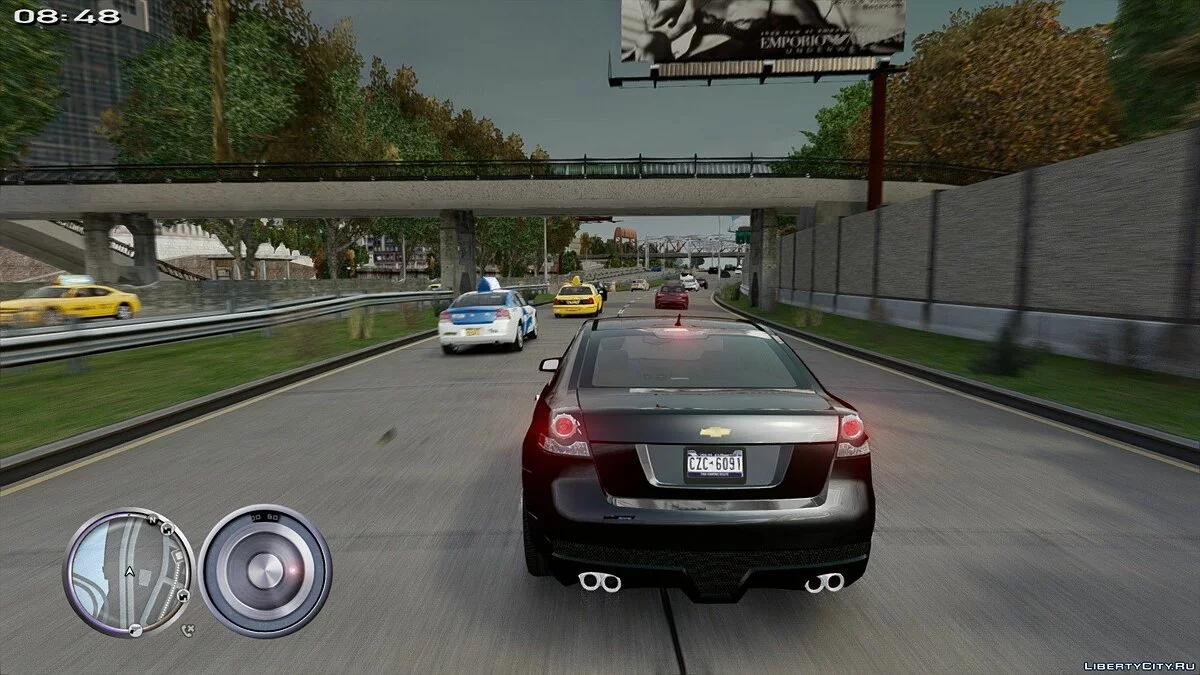Select the north compass marker on the minimap
This screenshot has width=1200, height=675.
(153, 520)
